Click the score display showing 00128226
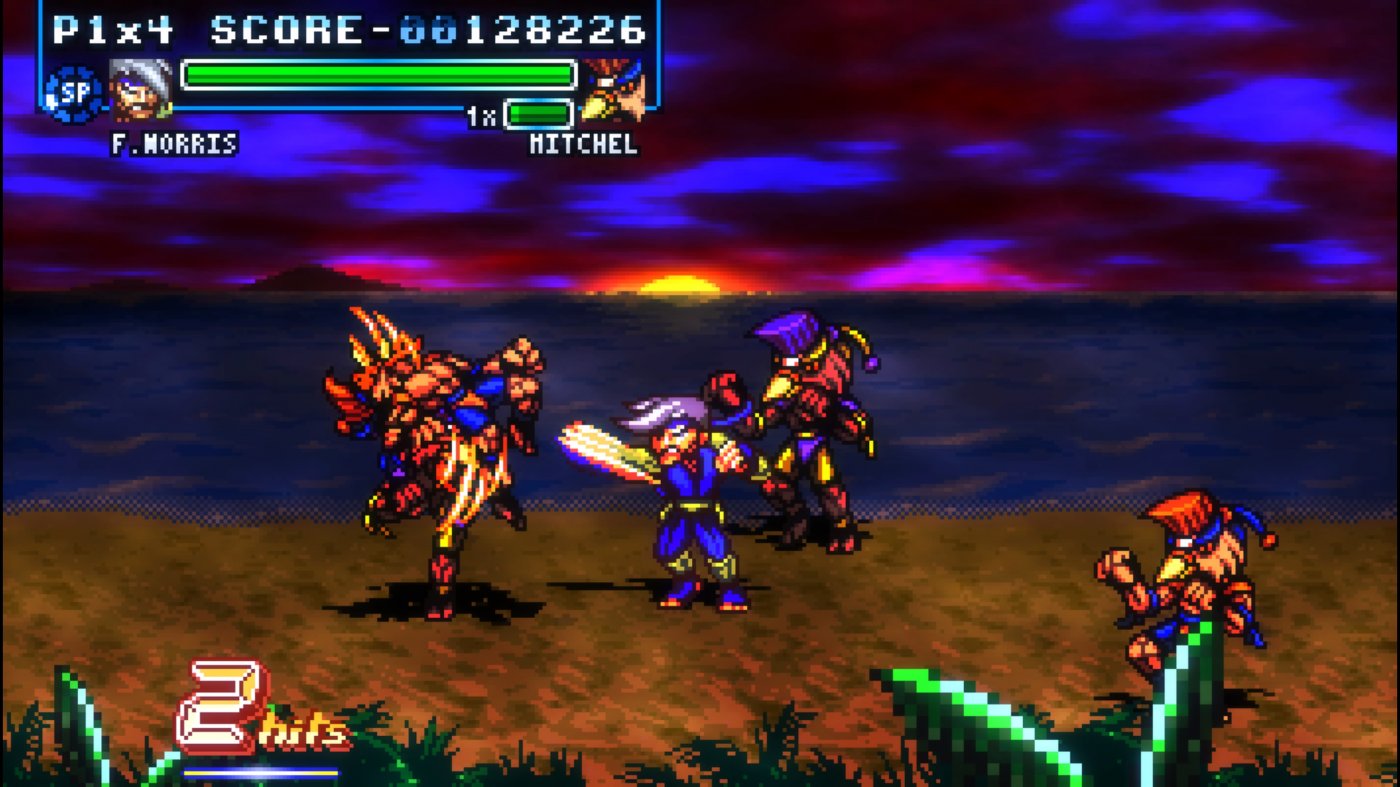 pyautogui.click(x=420, y=30)
